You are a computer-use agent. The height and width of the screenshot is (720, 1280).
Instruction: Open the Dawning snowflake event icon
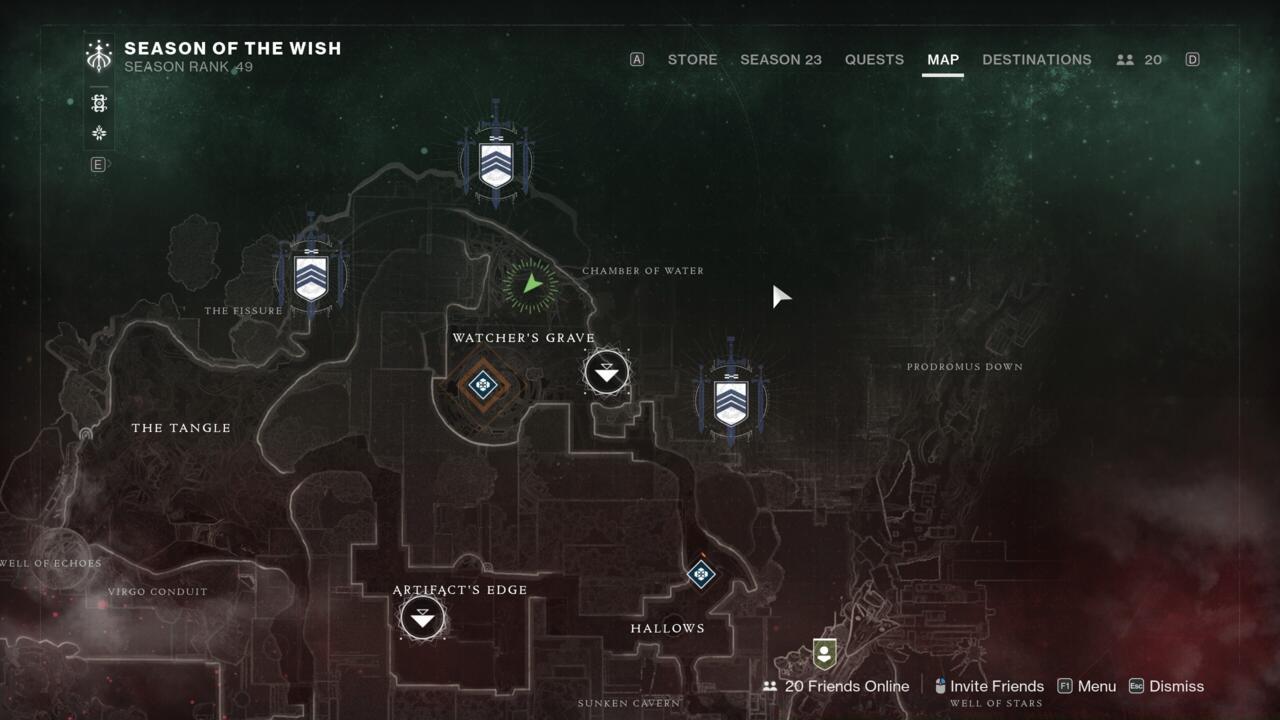(98, 133)
